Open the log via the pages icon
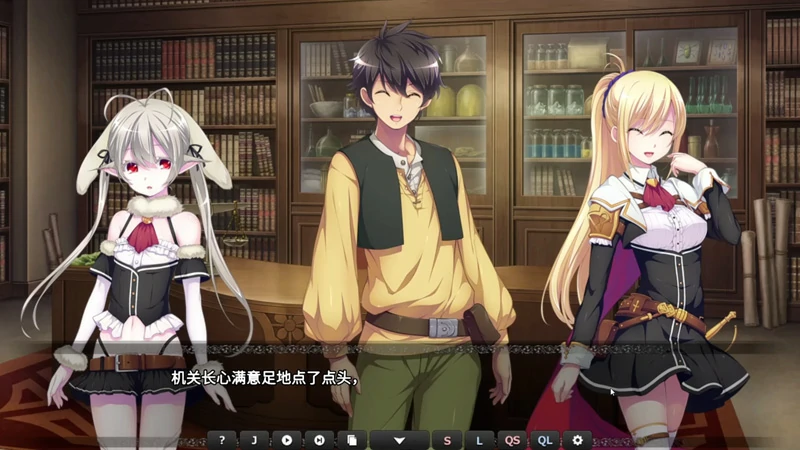 point(350,440)
